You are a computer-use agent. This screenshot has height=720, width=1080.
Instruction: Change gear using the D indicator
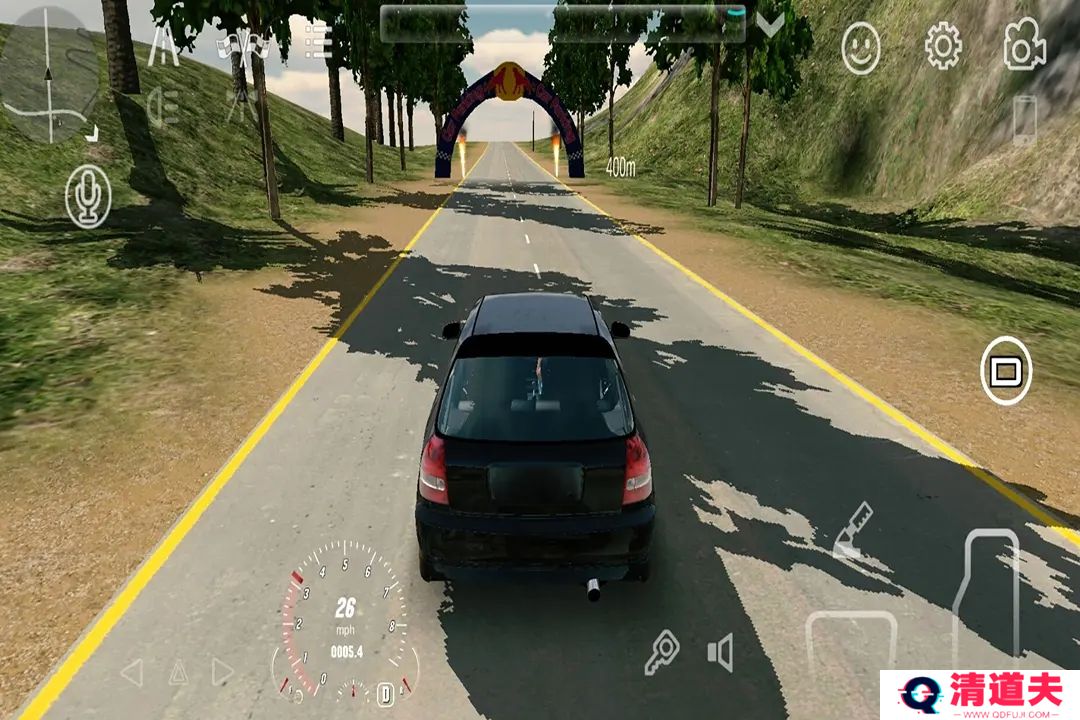pyautogui.click(x=385, y=692)
